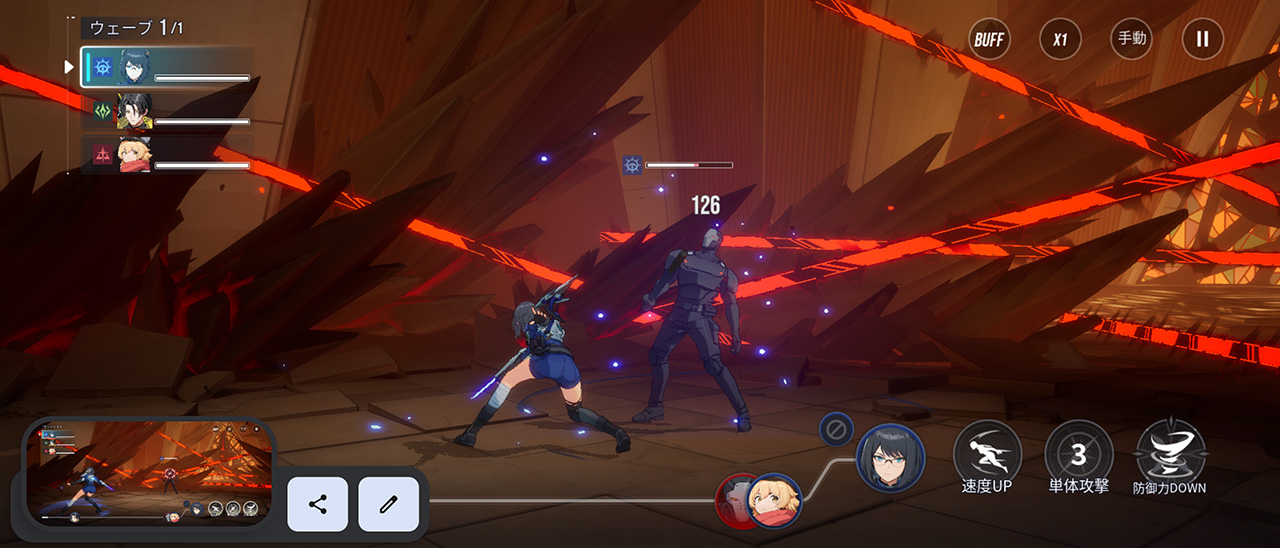Cast the 防御力DOWN skill
Viewport: 1280px width, 548px height.
point(1170,455)
